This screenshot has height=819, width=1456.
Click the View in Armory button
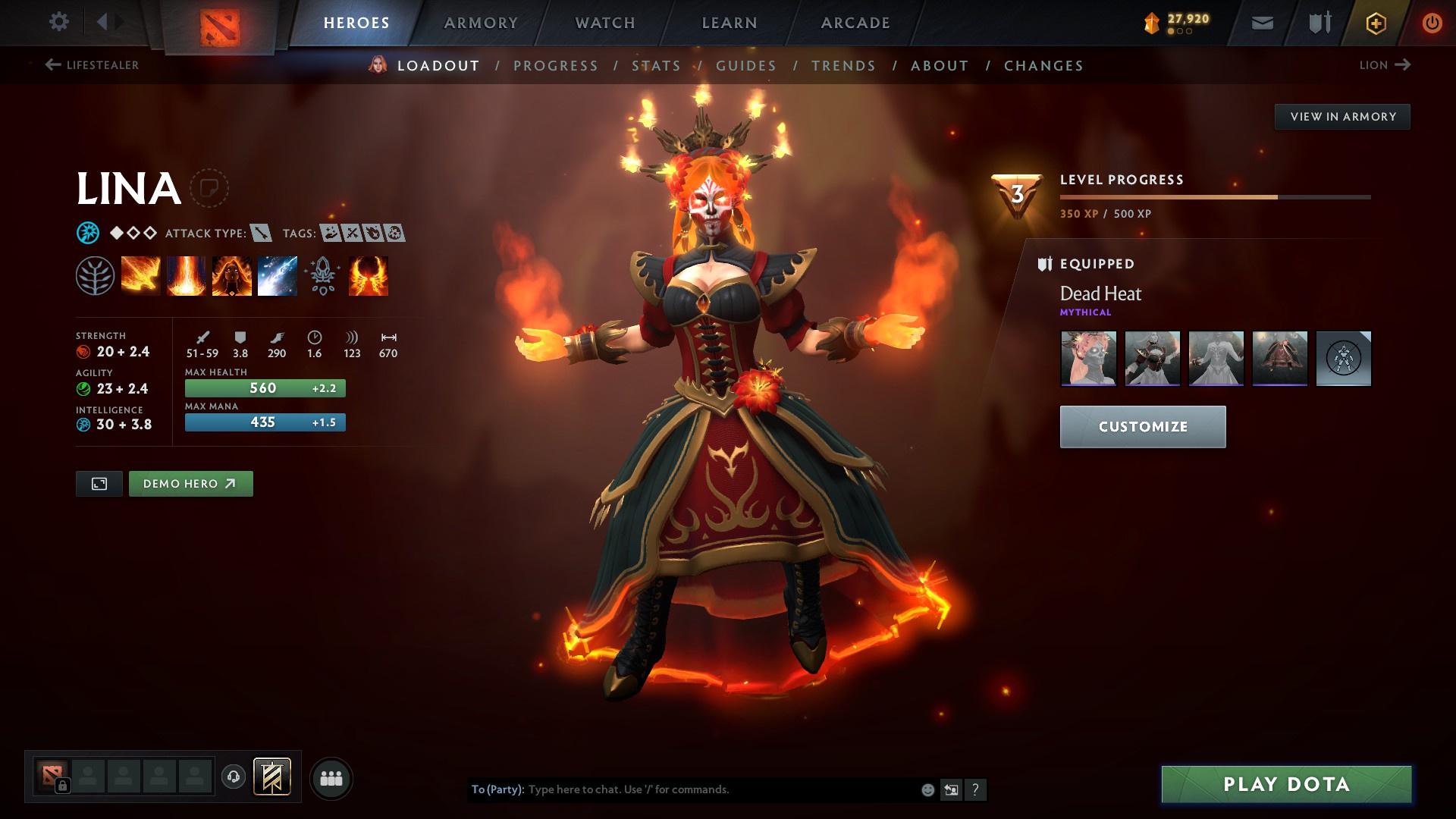point(1342,117)
